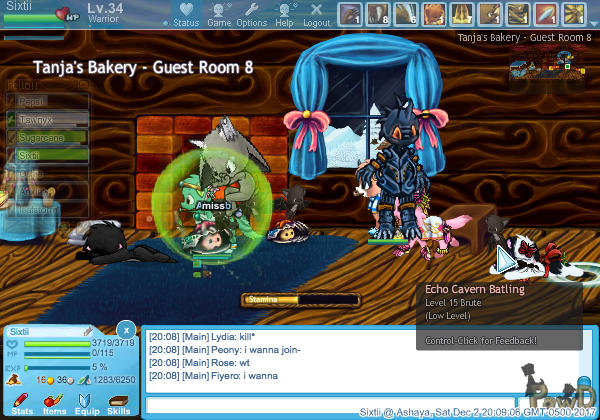The width and height of the screenshot is (600, 420).
Task: Open the Help menu
Action: click(284, 14)
